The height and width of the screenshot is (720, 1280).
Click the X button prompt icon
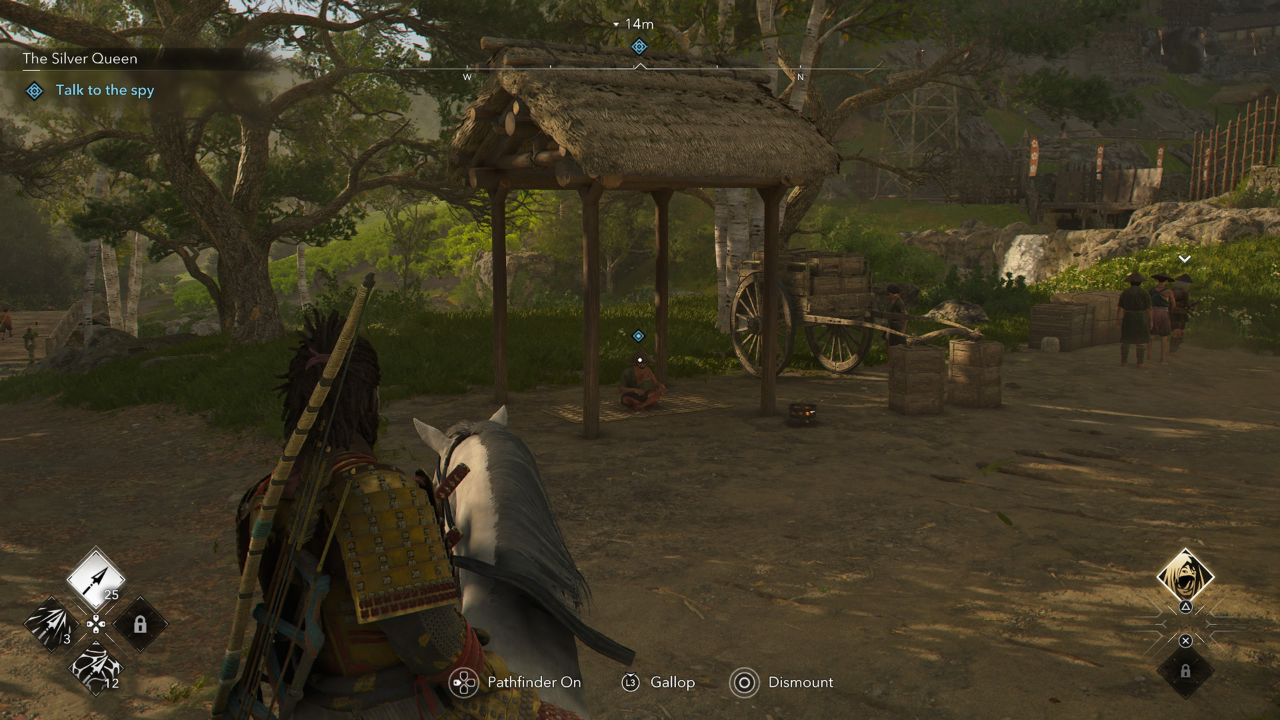(1185, 640)
